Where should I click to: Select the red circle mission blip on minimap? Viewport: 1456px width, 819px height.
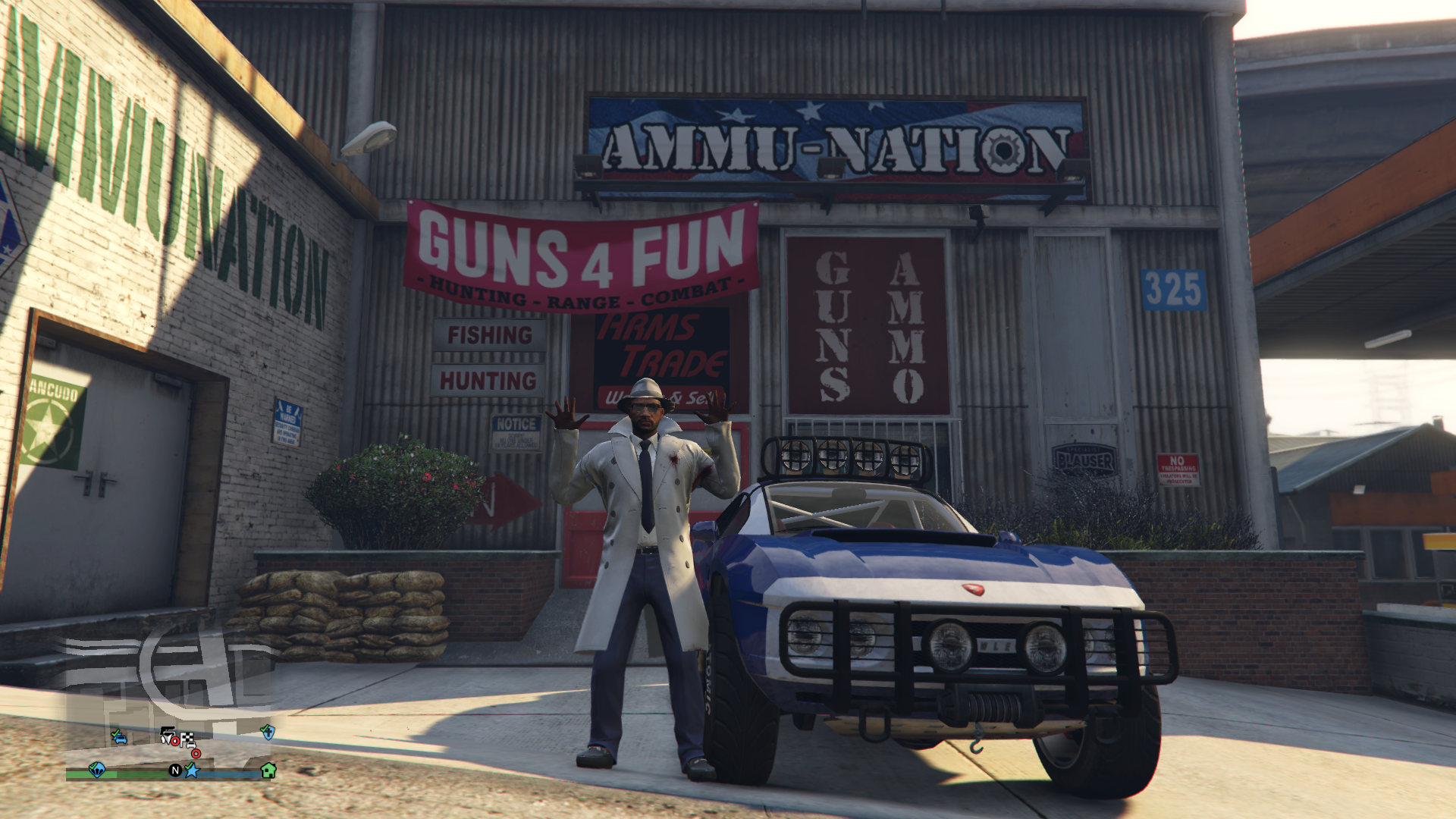coord(196,754)
